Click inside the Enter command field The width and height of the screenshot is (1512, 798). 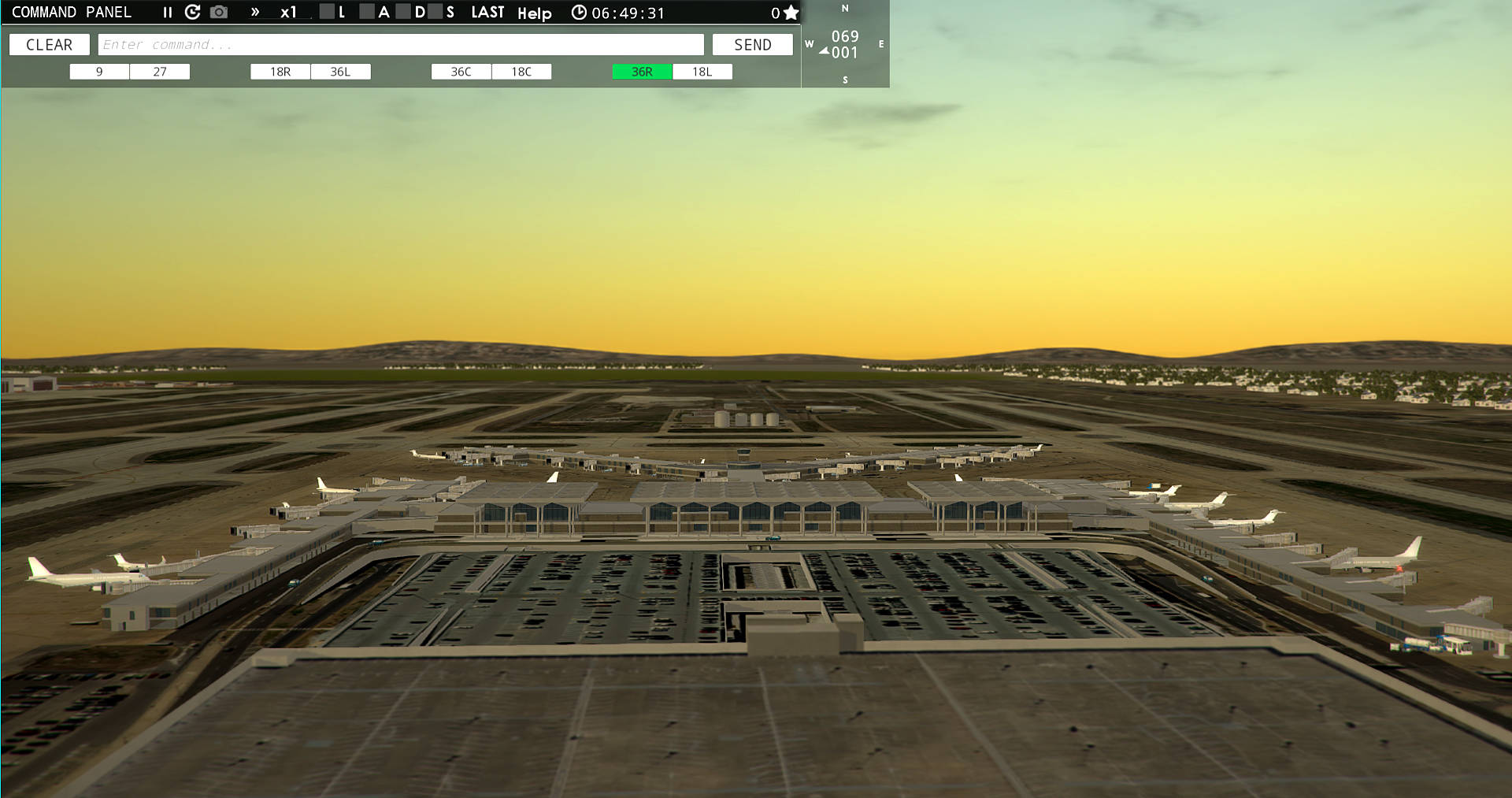[x=400, y=44]
